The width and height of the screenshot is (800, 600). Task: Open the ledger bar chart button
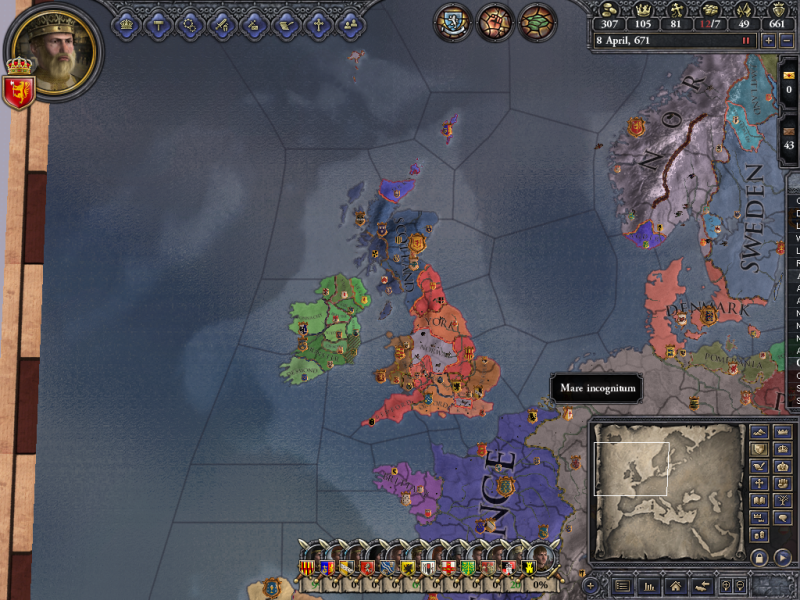[648, 585]
